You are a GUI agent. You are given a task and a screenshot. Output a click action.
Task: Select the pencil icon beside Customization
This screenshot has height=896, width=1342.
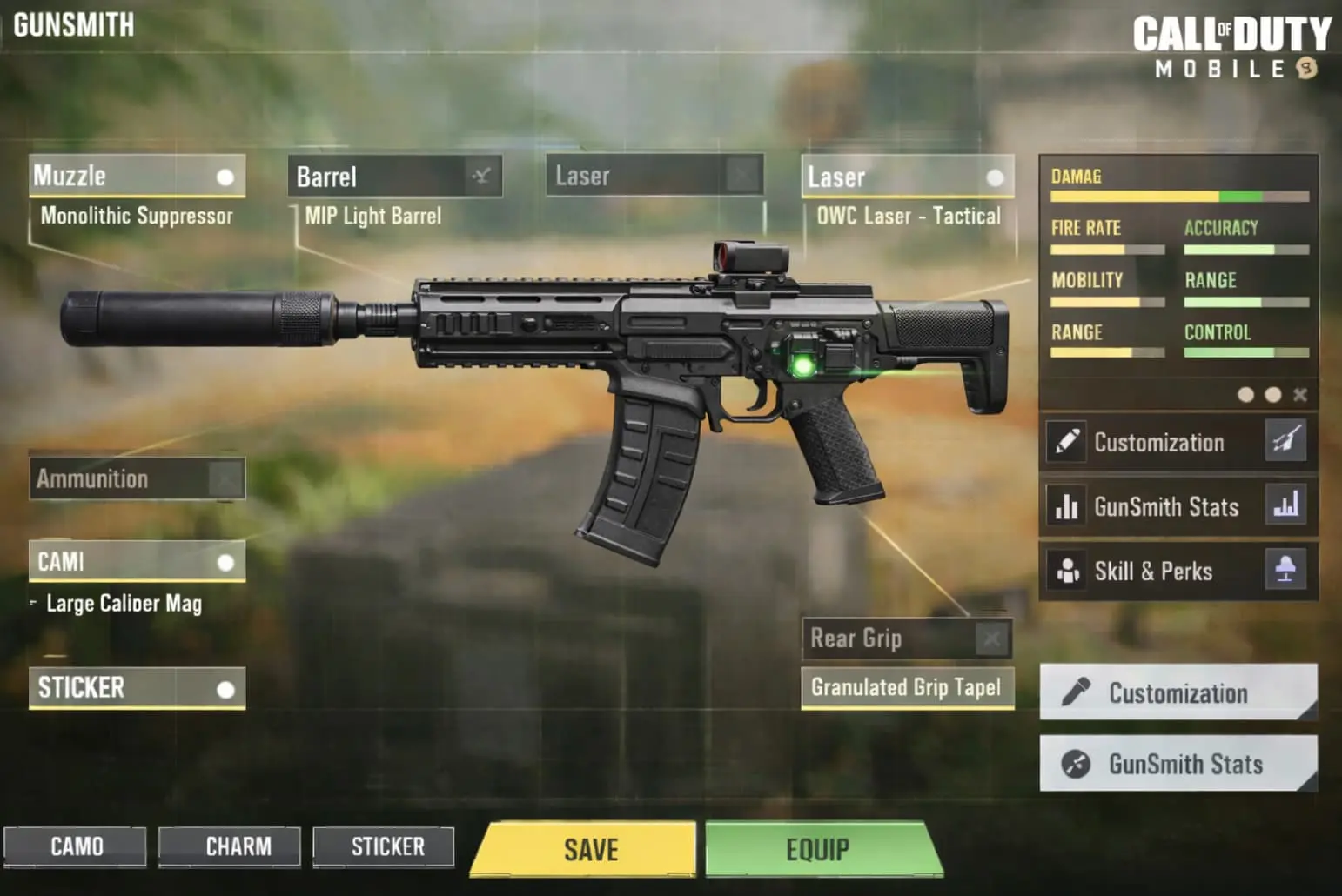1067,442
